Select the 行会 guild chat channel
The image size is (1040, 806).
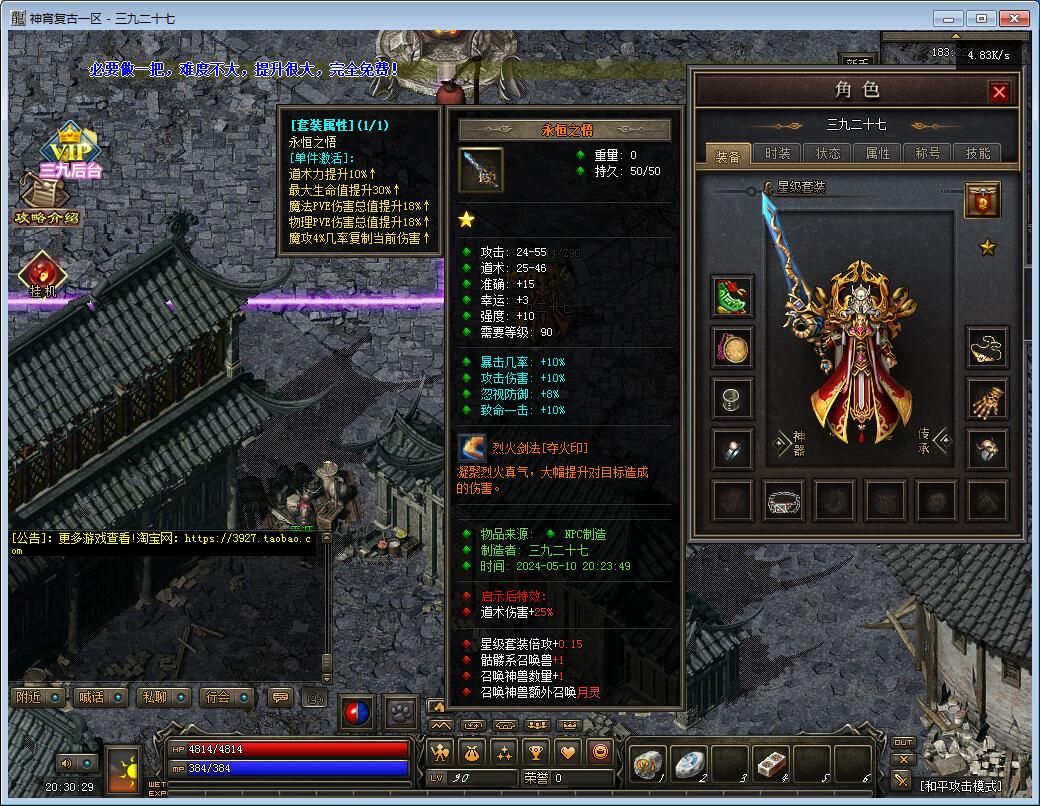tap(227, 697)
